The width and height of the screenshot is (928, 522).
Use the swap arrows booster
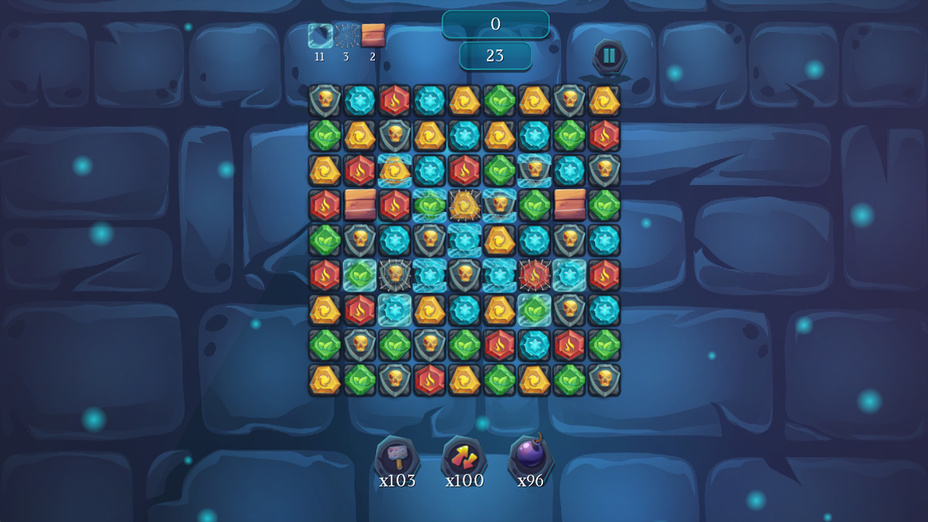coord(463,456)
